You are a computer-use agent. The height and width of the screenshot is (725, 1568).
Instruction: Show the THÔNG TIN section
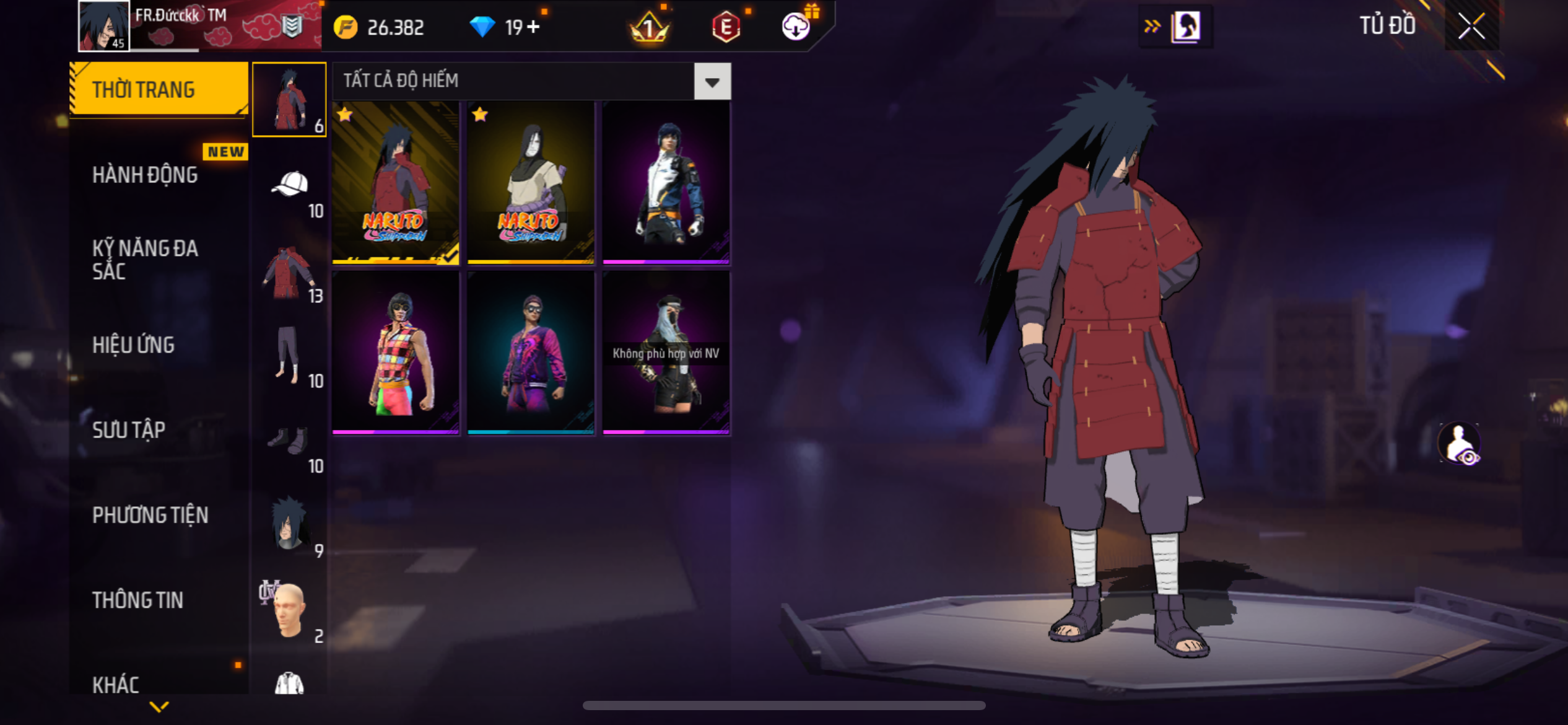point(137,600)
